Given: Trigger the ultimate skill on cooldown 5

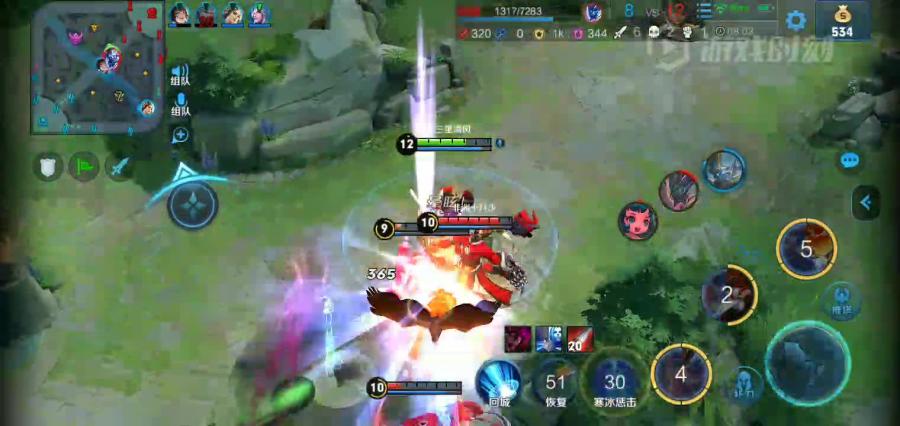Looking at the screenshot, I should pos(806,249).
